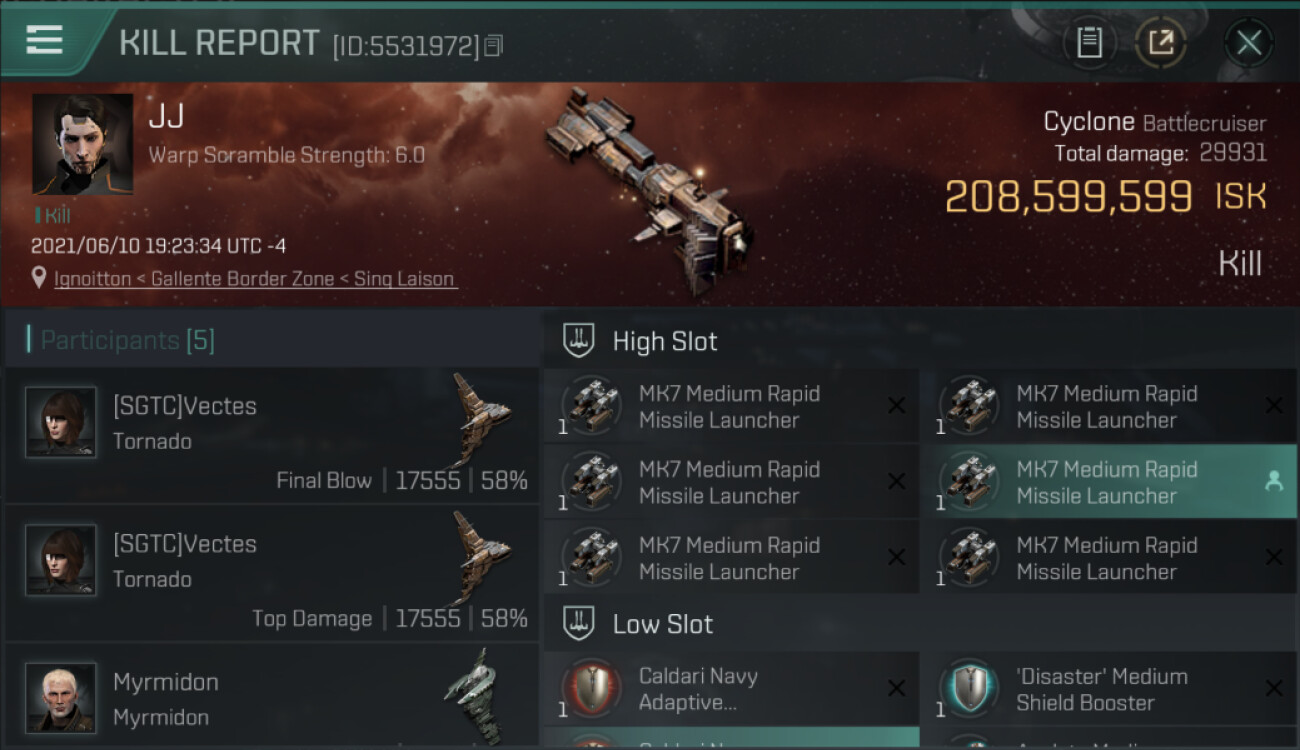Select Vectes Top Damage participant row
This screenshot has height=750, width=1300.
coord(272,574)
